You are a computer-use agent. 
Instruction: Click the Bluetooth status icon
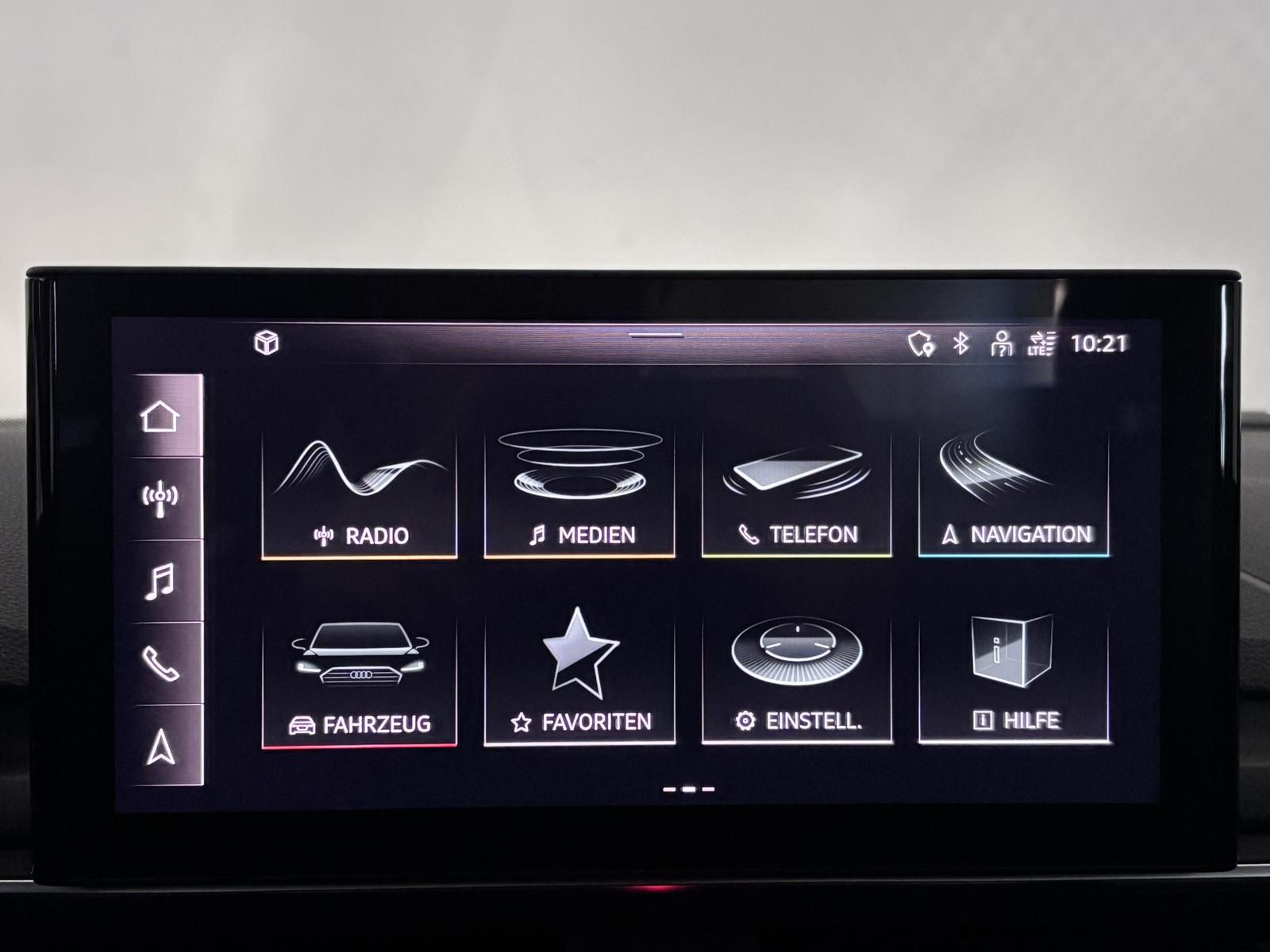(x=961, y=343)
